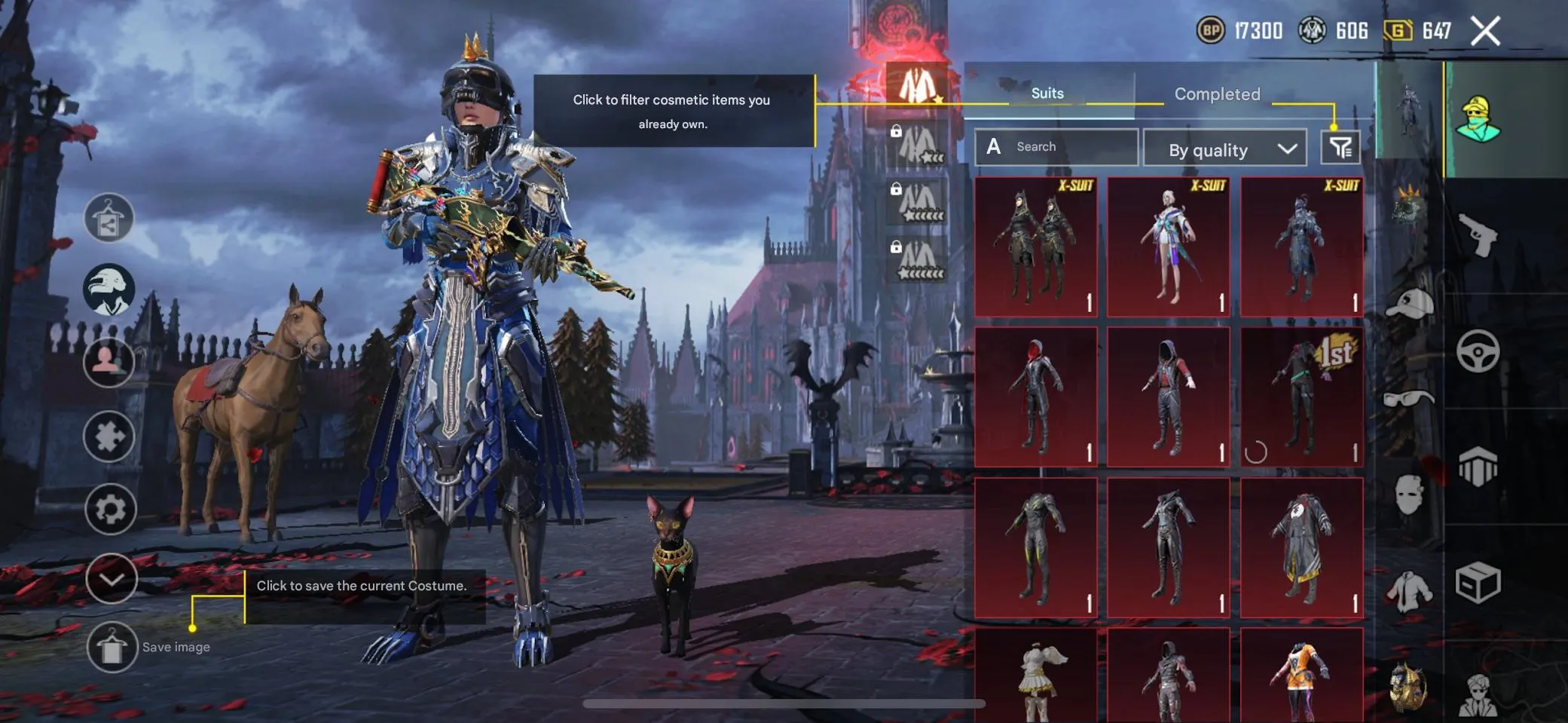Open the vehicle category with steering wheel icon
1568x723 pixels.
pos(1480,350)
